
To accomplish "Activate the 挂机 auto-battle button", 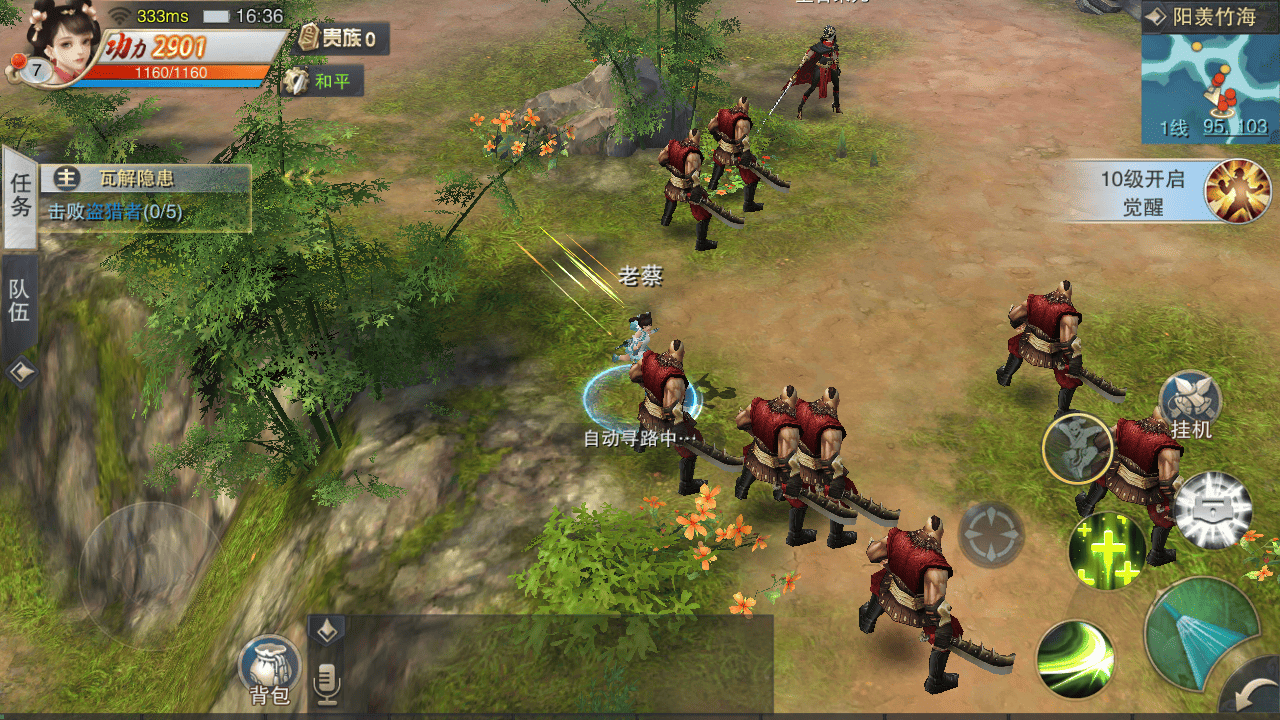I will pos(1191,404).
